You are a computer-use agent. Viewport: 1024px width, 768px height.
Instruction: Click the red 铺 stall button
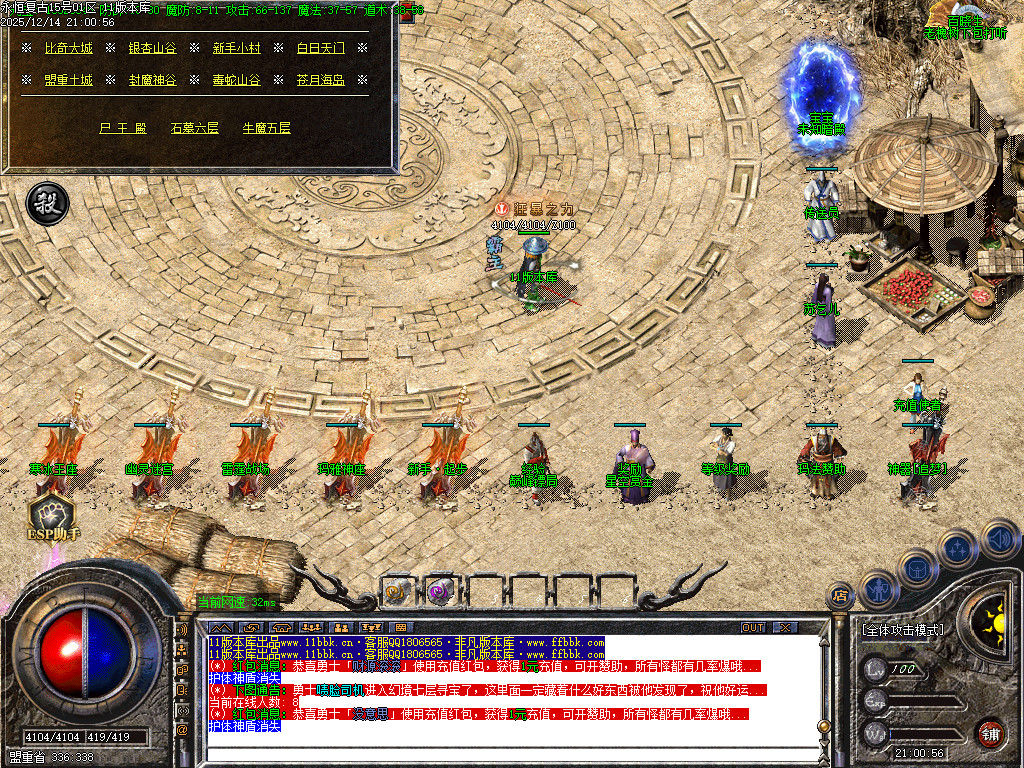990,732
